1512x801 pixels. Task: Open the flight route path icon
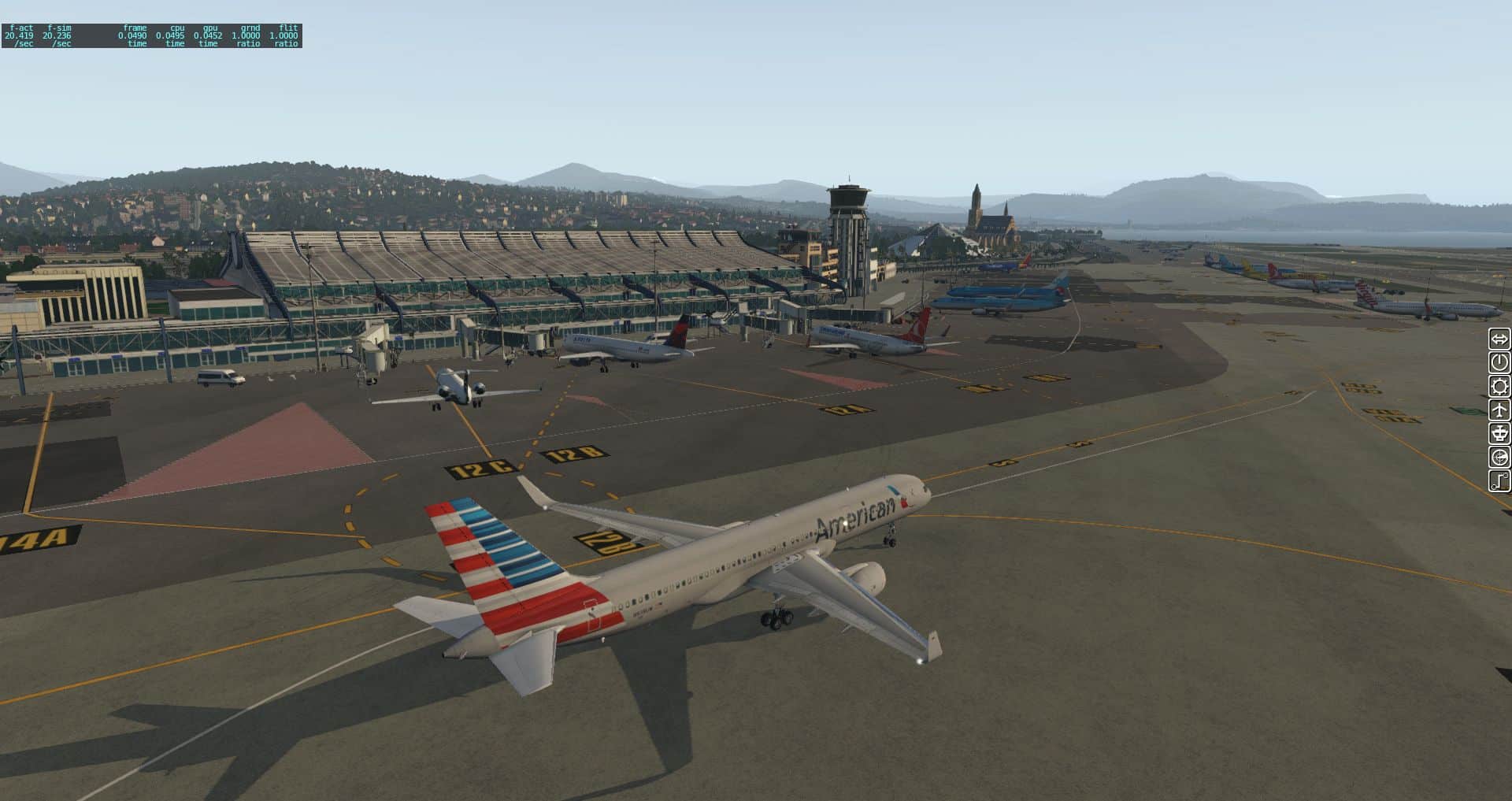[1499, 481]
